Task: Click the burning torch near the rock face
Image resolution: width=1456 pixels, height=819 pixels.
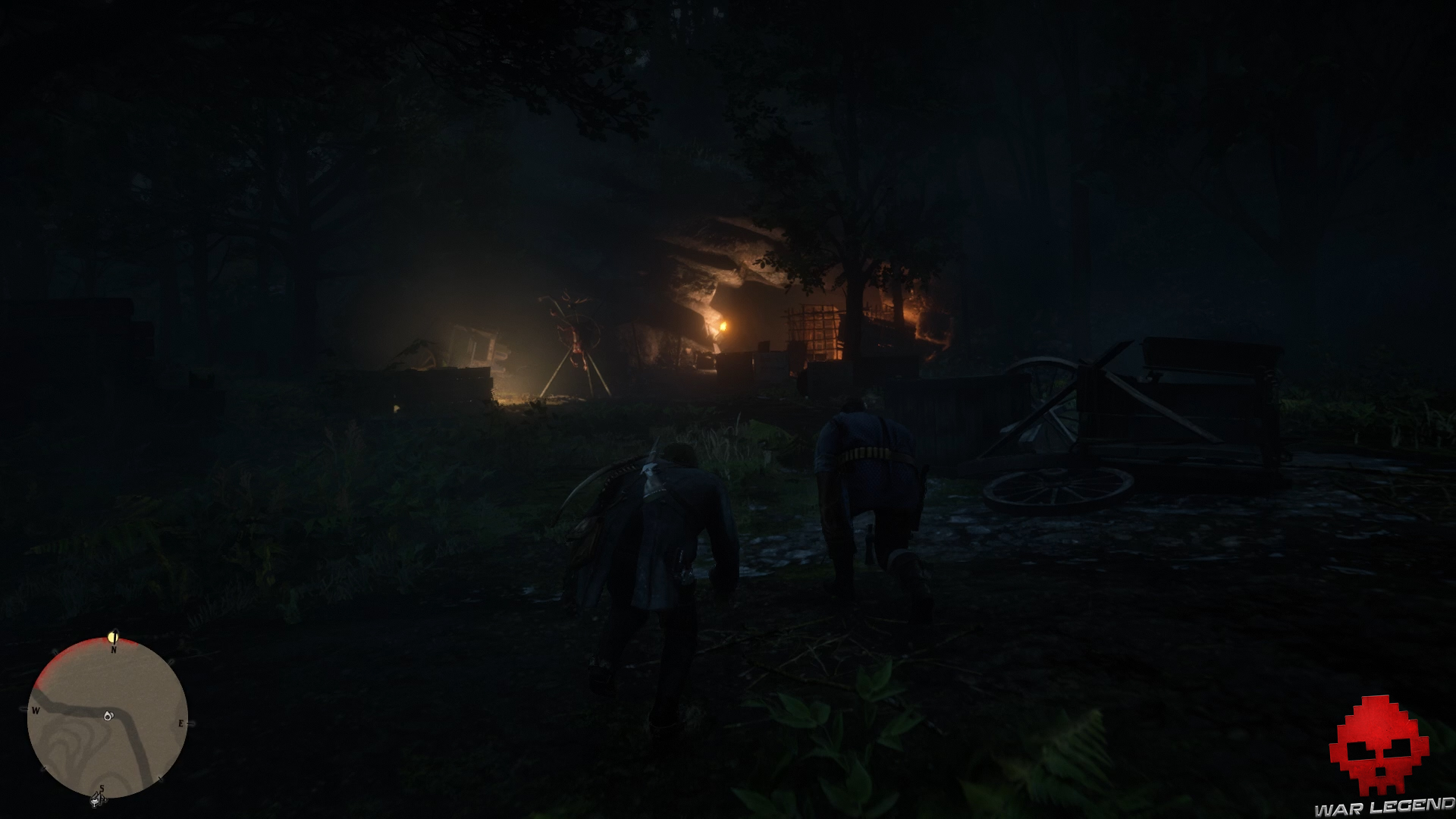Action: (x=726, y=325)
